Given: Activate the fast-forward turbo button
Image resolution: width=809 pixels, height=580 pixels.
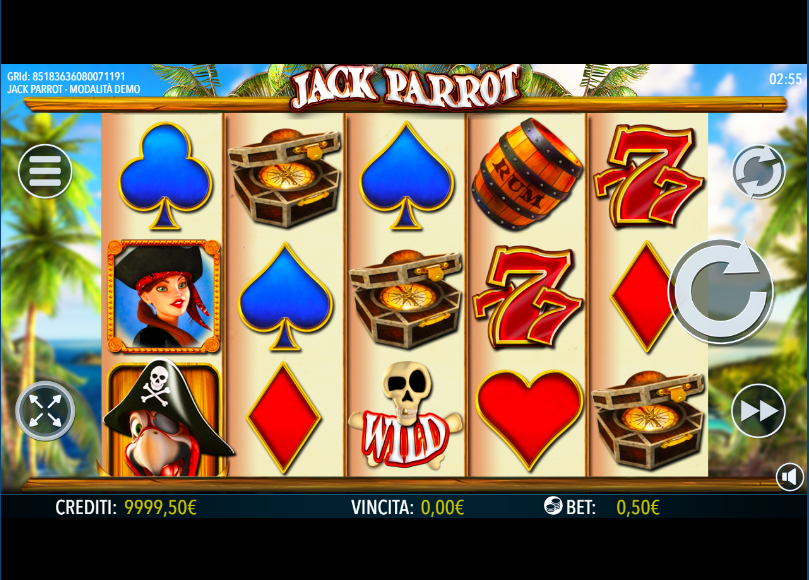Looking at the screenshot, I should tap(758, 410).
